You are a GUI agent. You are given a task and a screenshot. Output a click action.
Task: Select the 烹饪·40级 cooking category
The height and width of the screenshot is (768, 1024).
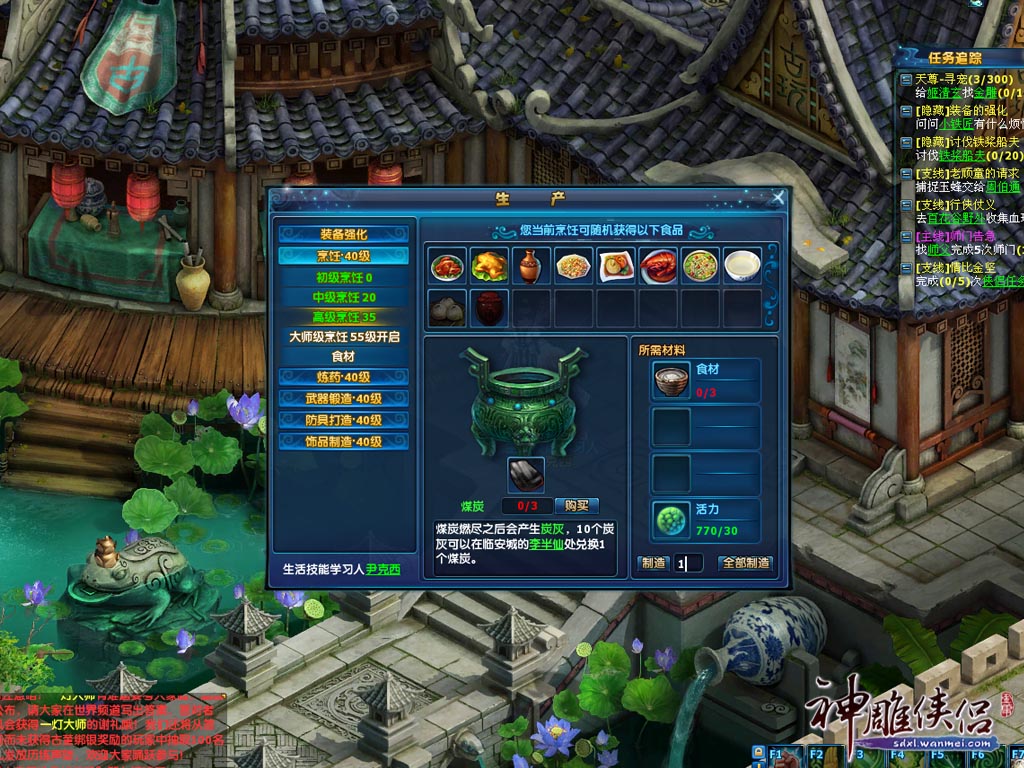click(x=343, y=256)
